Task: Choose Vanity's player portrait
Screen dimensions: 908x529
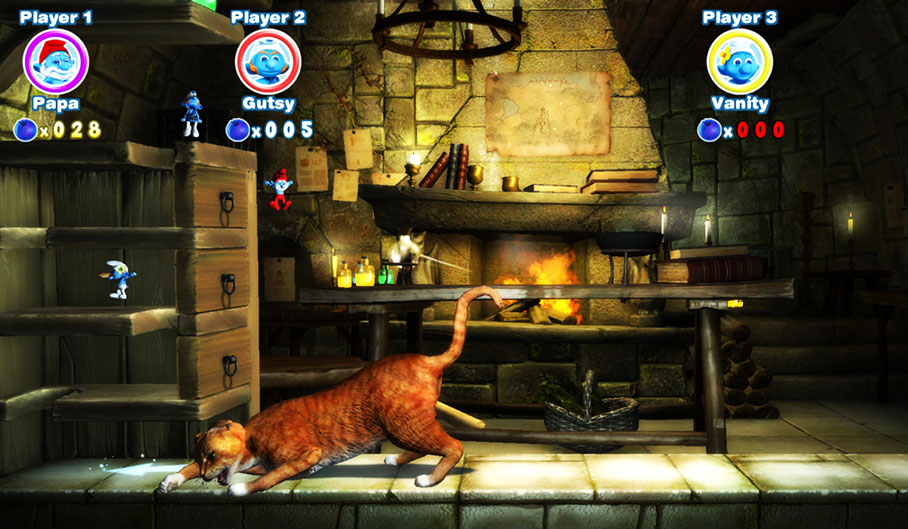Action: tap(739, 62)
